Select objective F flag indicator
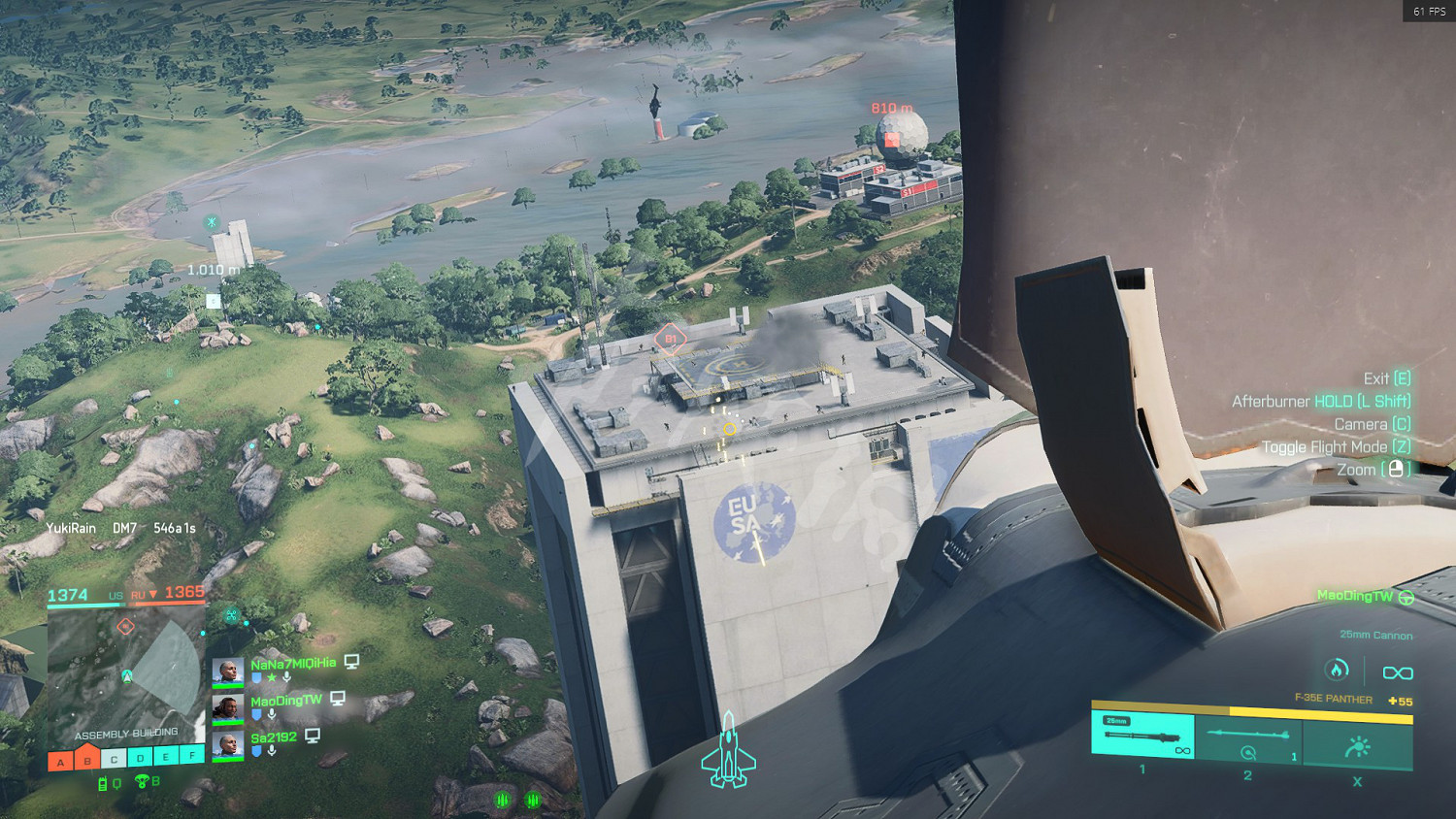Viewport: 1456px width, 819px height. point(192,755)
